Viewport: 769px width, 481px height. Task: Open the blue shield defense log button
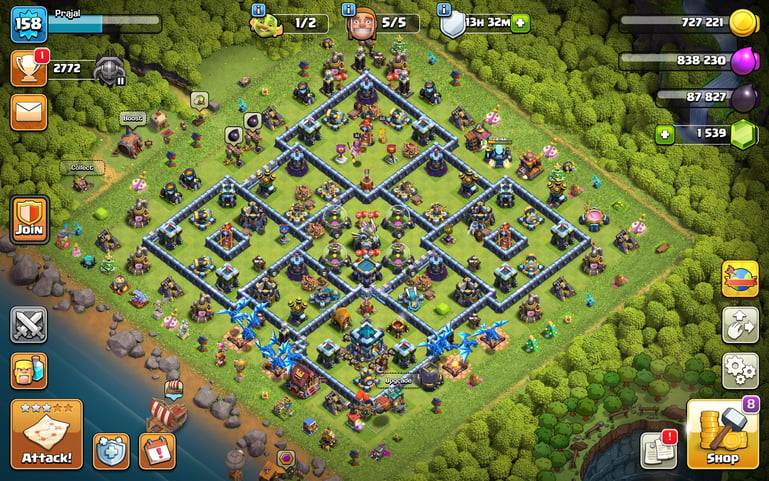(111, 451)
